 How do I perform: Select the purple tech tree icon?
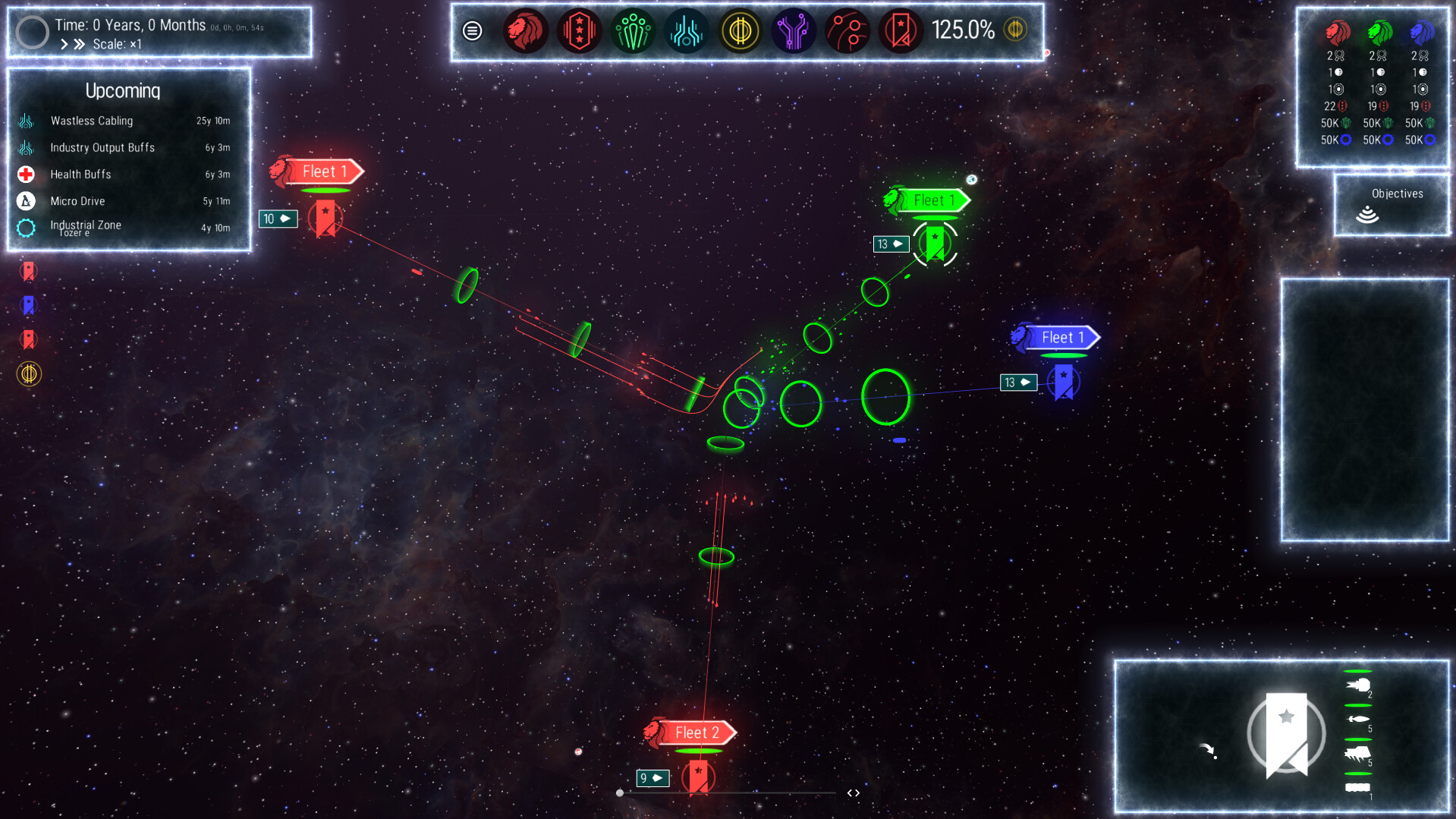click(794, 32)
